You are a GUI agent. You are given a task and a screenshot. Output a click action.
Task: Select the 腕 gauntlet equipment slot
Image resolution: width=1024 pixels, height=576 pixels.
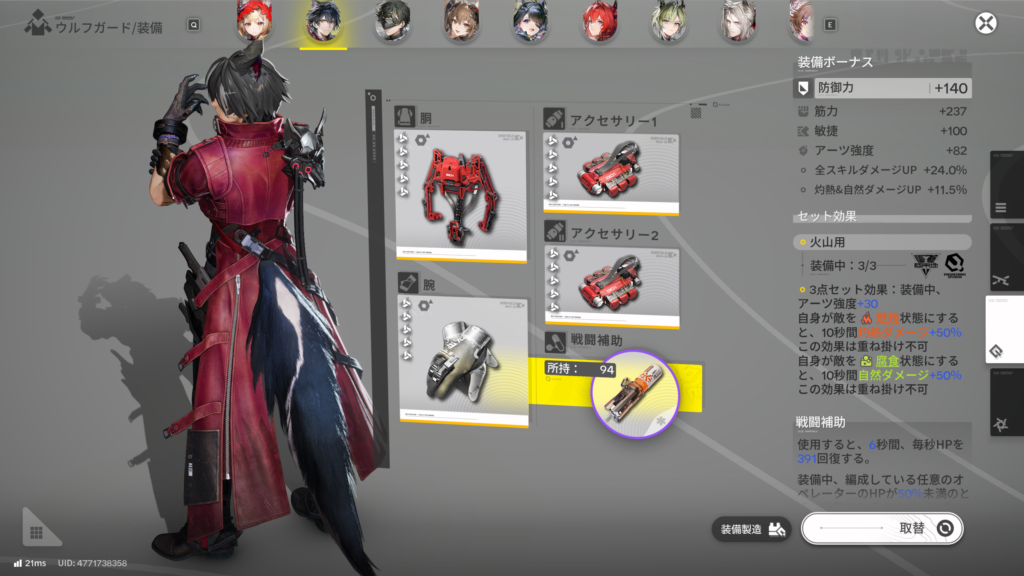pos(461,361)
